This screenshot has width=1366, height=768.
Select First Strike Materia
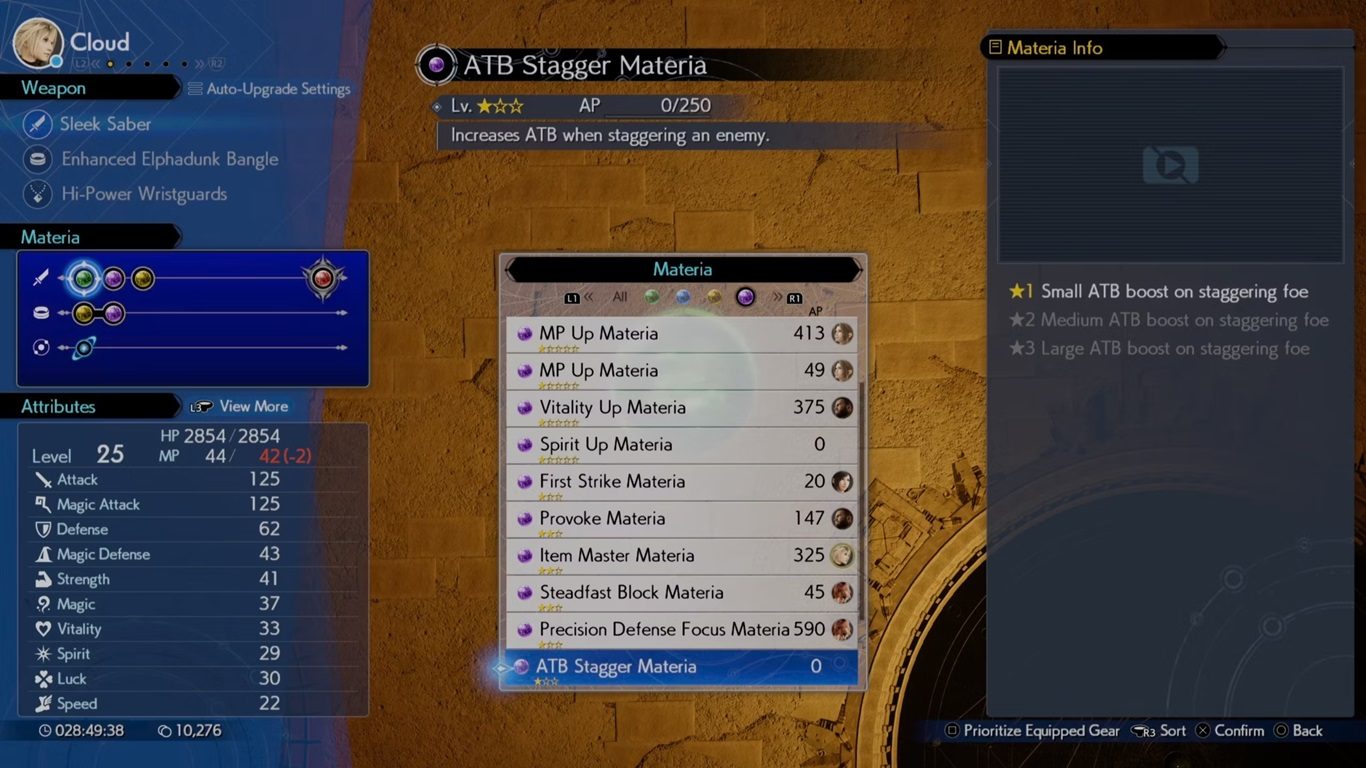pyautogui.click(x=682, y=482)
